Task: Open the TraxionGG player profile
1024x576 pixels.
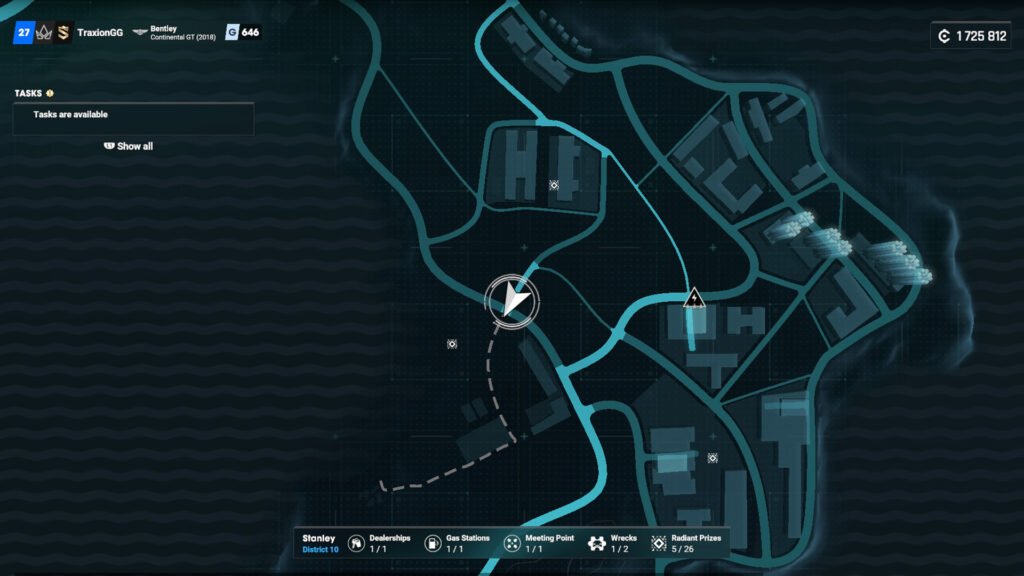Action: [x=99, y=33]
